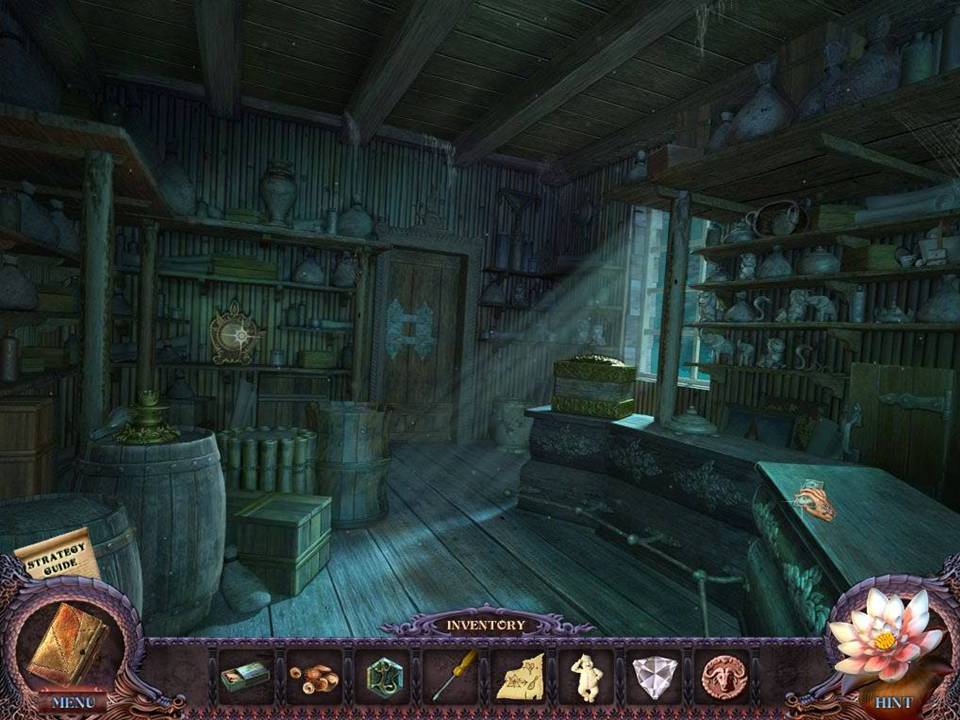Choose the yellow-handled screwdriver
The image size is (960, 720).
pyautogui.click(x=449, y=676)
